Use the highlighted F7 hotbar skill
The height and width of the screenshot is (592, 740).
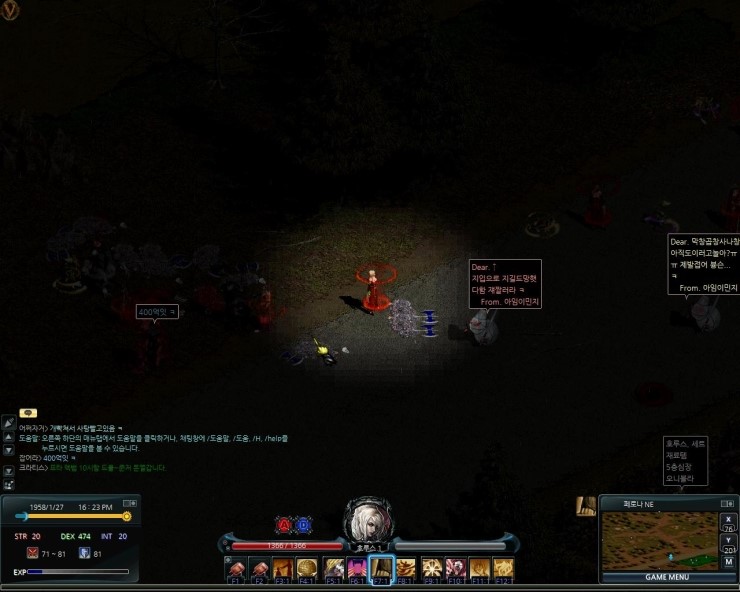382,569
